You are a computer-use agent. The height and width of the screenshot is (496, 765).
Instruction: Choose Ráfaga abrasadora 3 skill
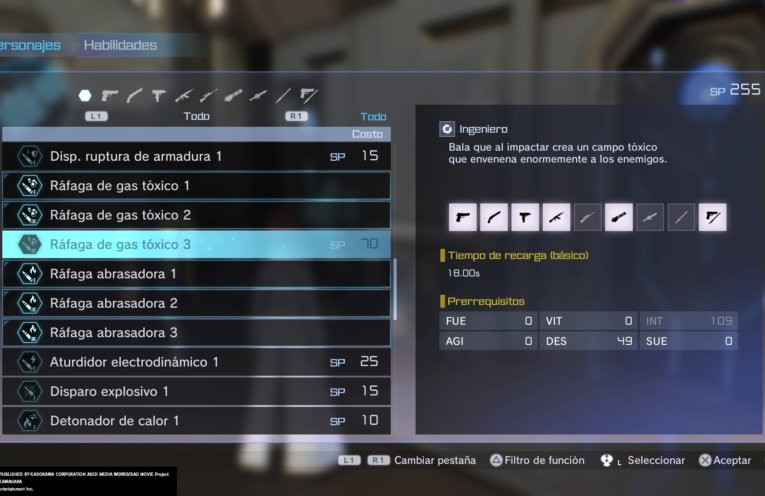click(x=196, y=332)
